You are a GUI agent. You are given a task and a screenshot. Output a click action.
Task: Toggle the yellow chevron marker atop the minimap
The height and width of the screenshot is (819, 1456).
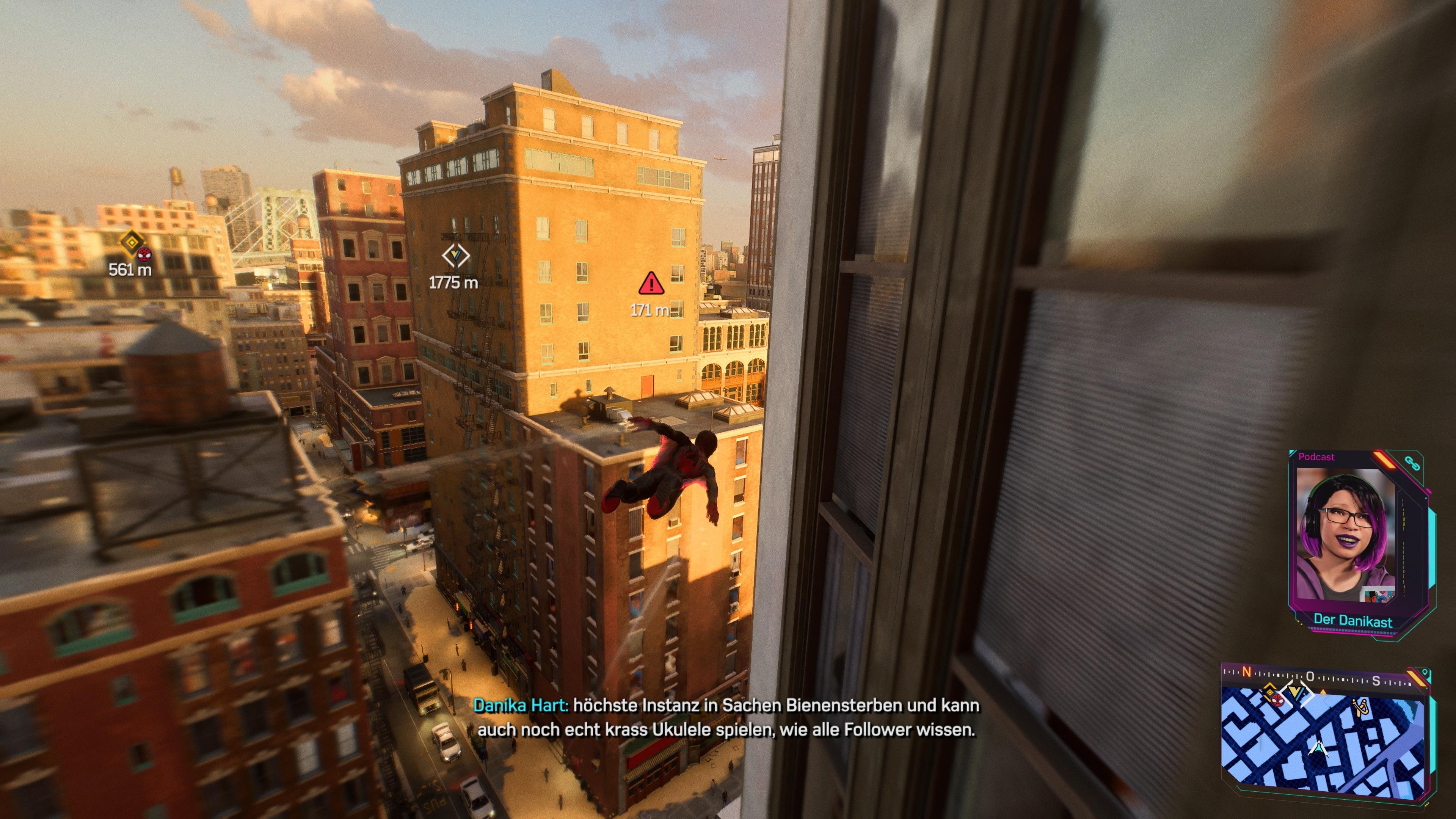point(1297,692)
